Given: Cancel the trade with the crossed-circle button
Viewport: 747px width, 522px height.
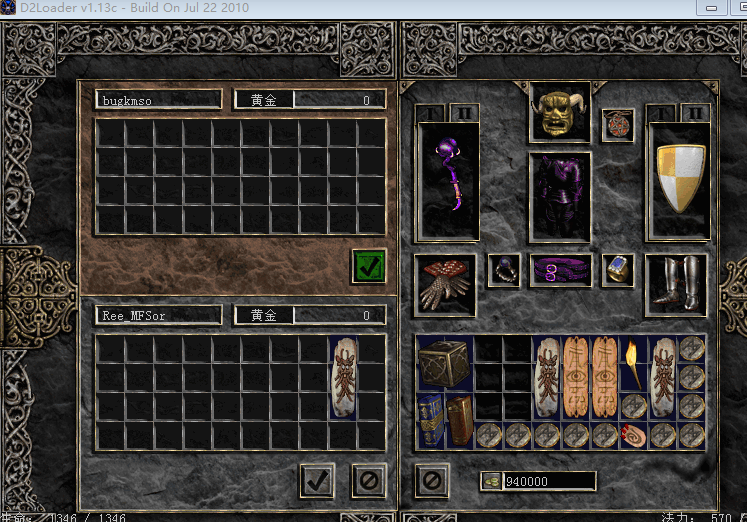Looking at the screenshot, I should 368,480.
